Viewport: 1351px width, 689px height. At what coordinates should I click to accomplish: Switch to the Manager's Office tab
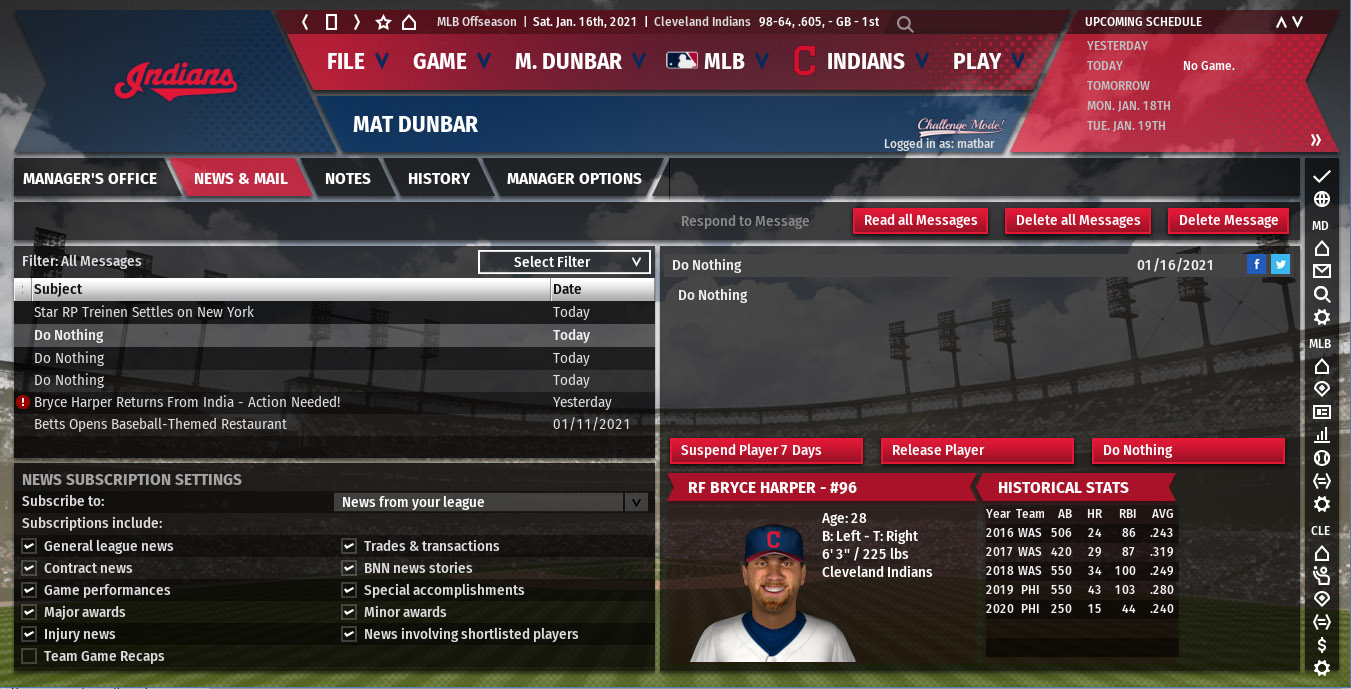(x=90, y=179)
